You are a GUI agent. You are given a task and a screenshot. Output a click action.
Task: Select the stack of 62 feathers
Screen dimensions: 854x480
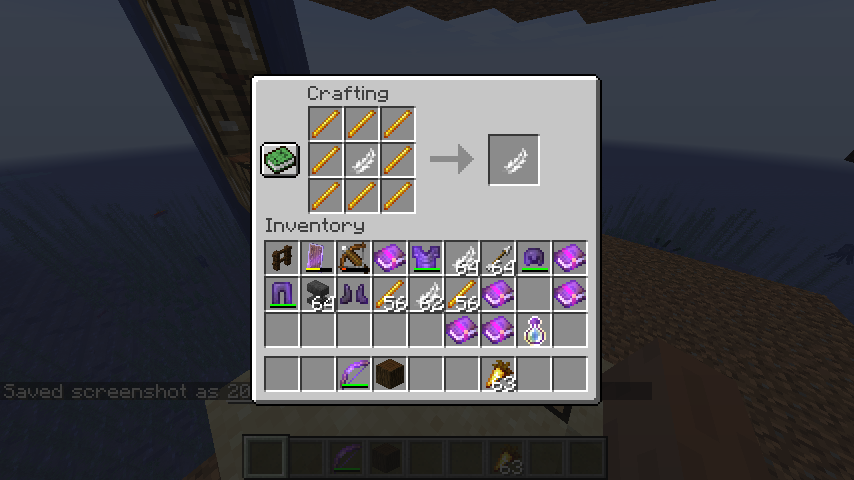[426, 295]
